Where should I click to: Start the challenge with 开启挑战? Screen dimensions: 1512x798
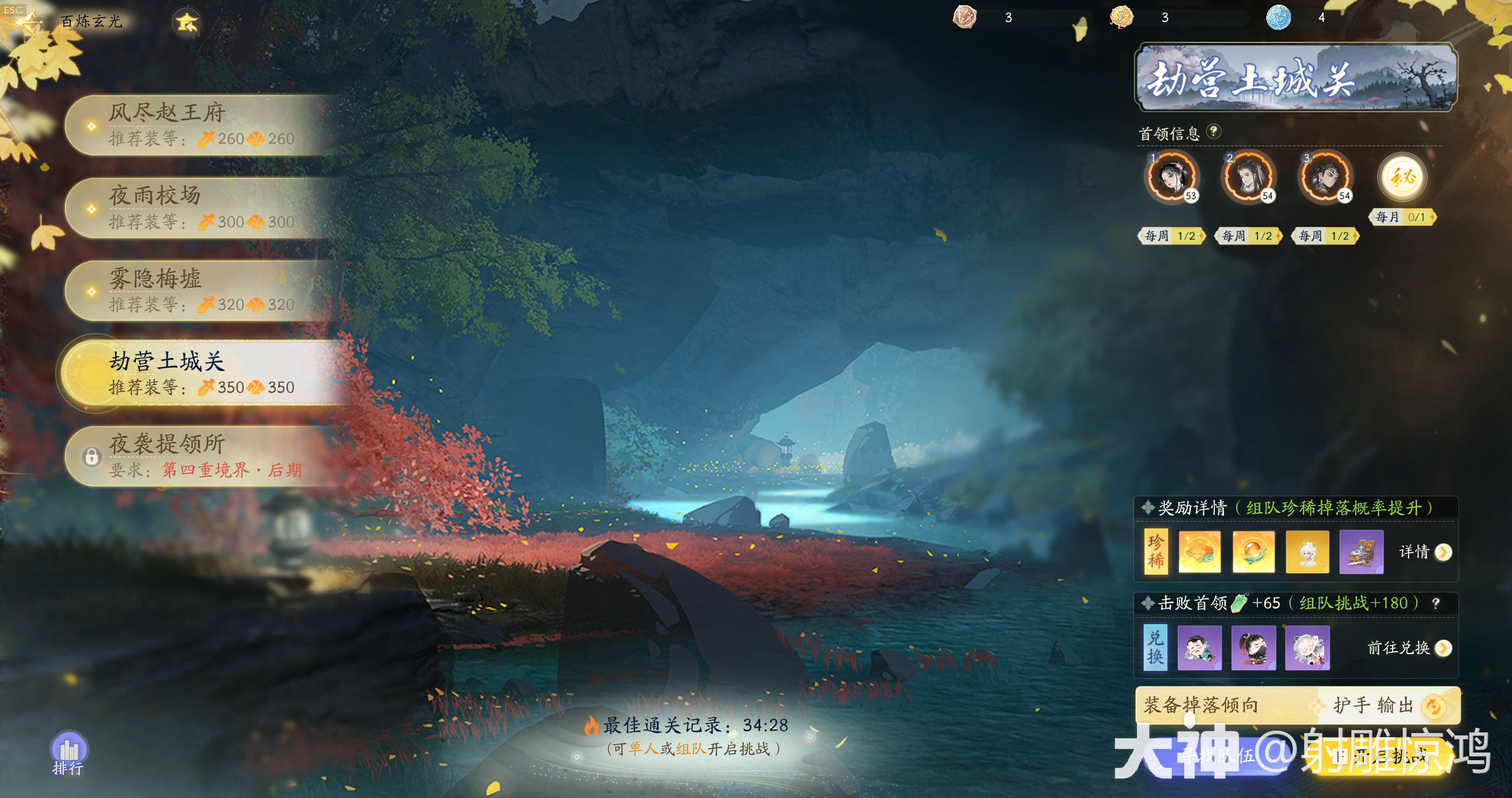click(x=1382, y=756)
